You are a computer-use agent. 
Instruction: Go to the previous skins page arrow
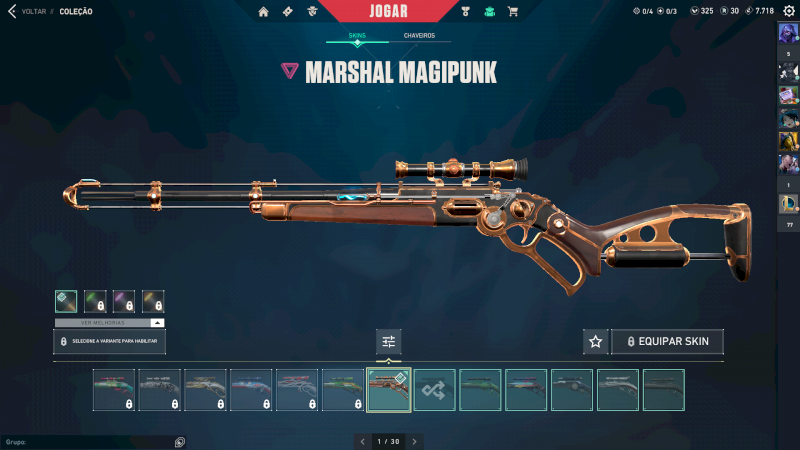pos(363,441)
